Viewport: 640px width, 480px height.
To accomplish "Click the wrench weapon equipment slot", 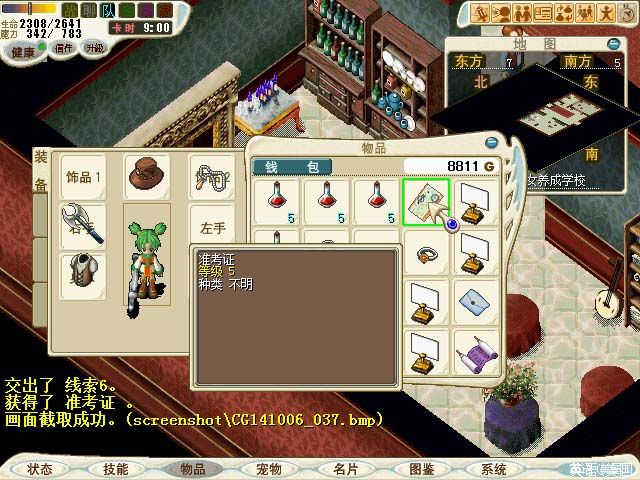I will [x=81, y=224].
